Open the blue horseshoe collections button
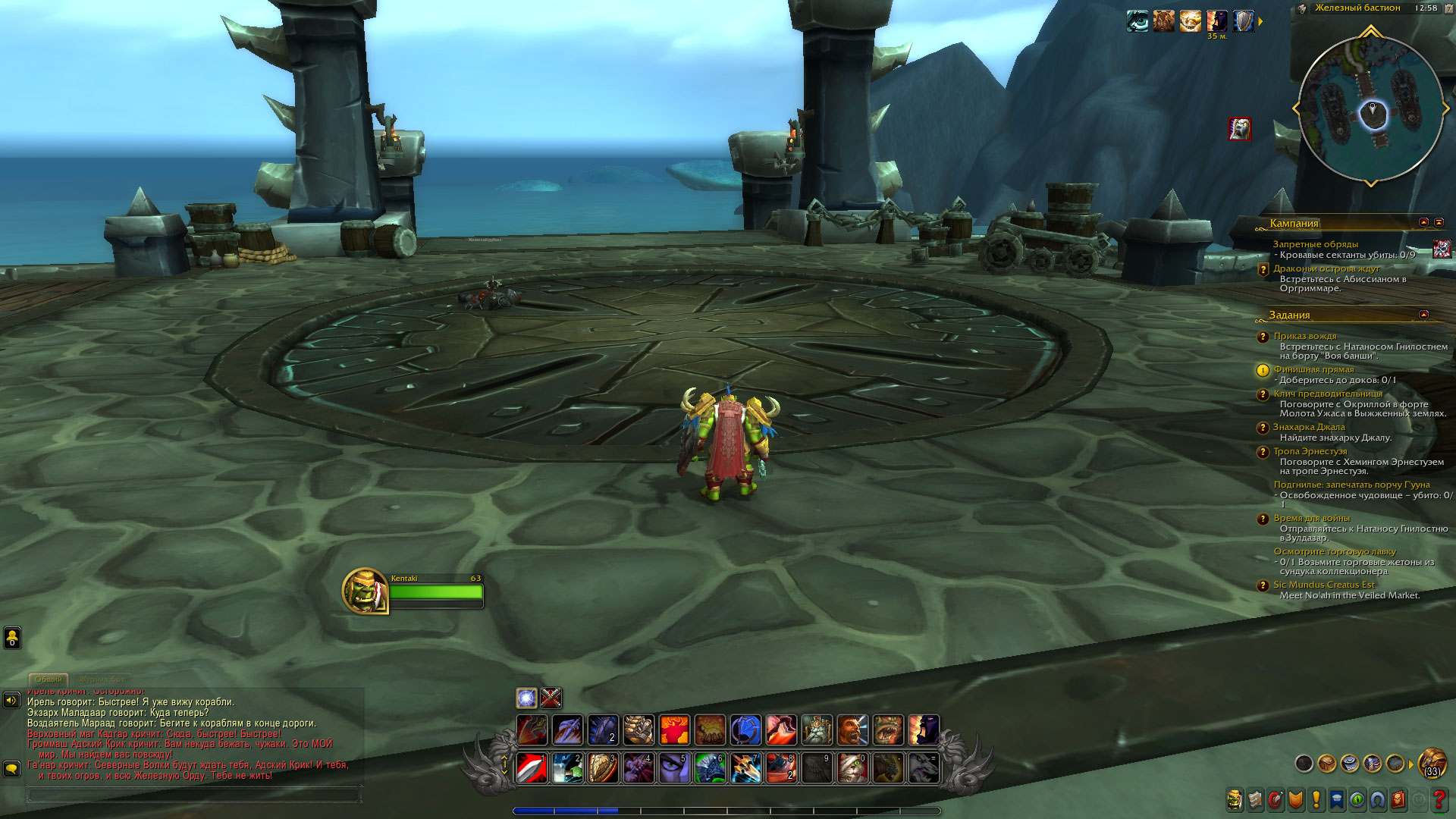This screenshot has height=819, width=1456. point(1377,799)
